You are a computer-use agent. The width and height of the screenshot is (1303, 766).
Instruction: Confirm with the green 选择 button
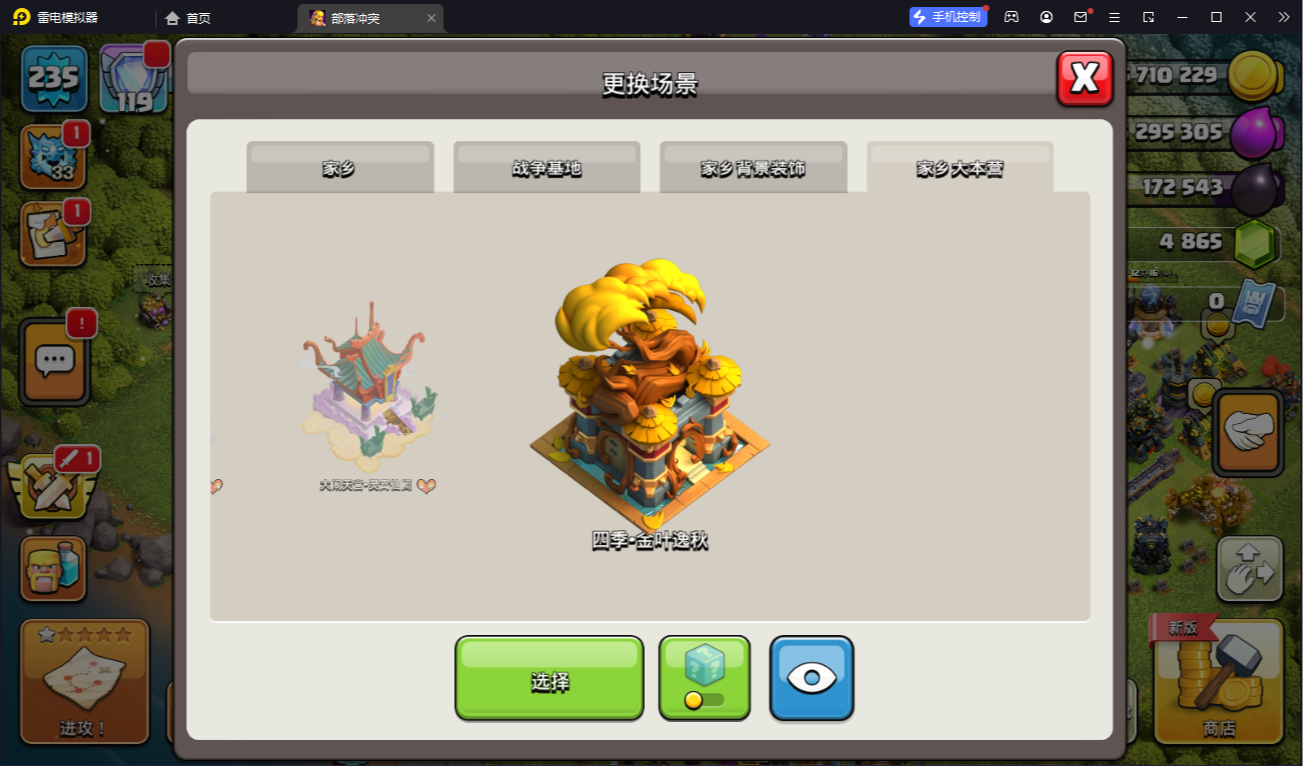[549, 679]
